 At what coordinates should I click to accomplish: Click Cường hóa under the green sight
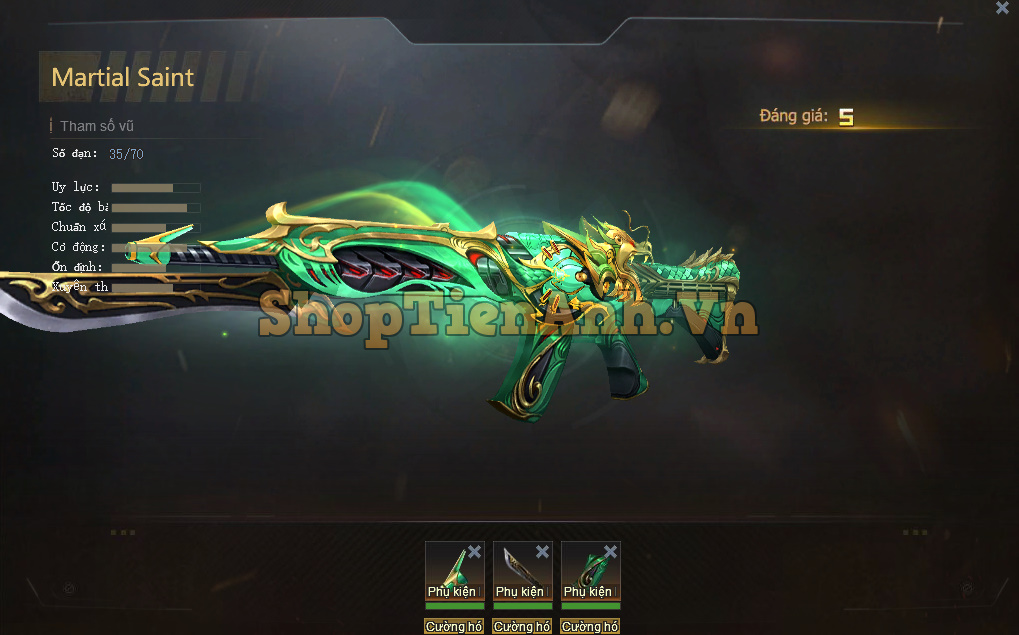tap(454, 627)
